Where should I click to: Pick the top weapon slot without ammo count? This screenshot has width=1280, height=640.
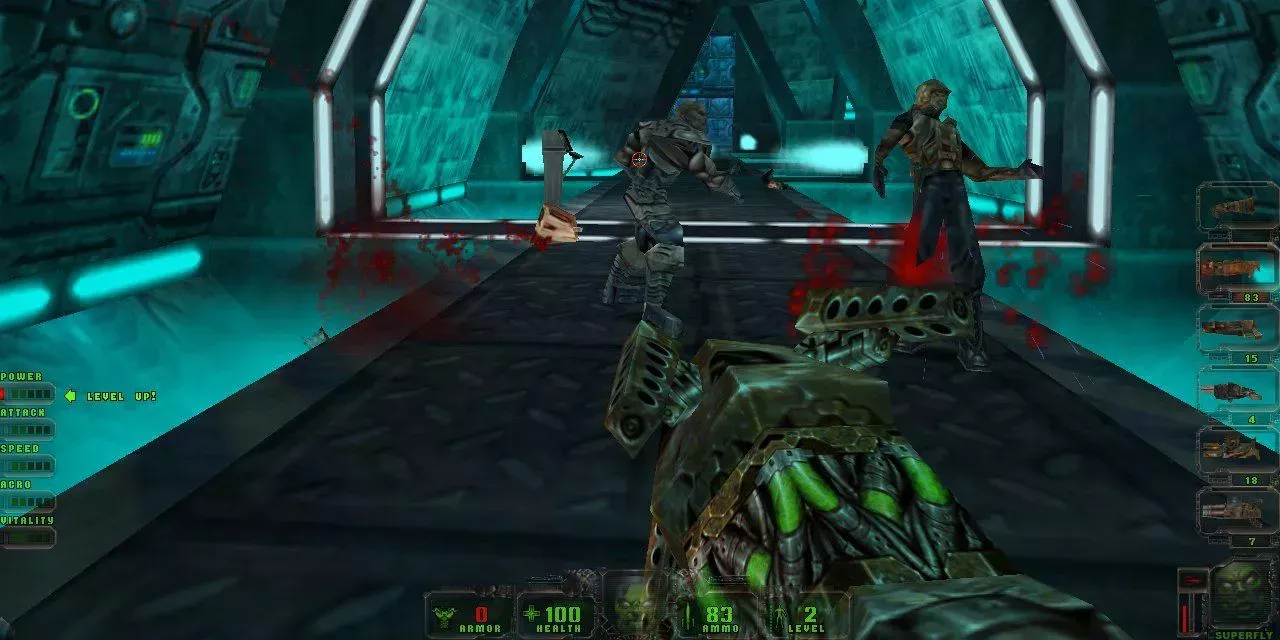1237,208
